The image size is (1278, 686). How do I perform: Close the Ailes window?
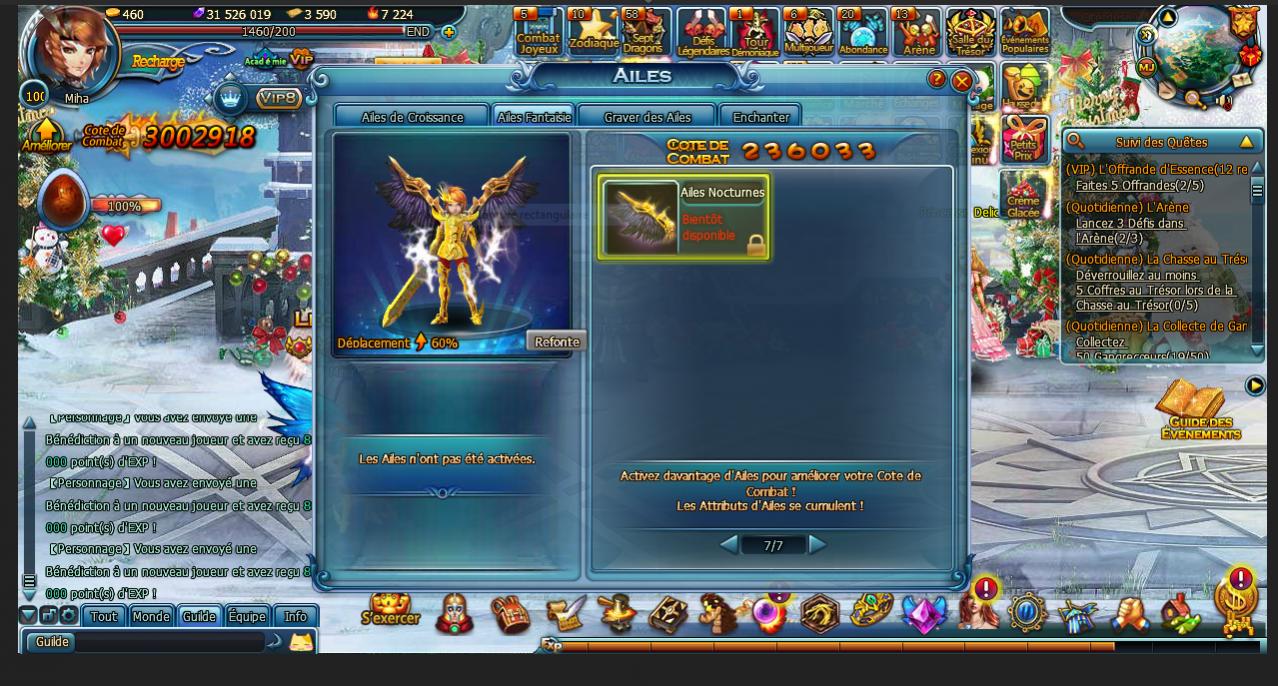961,81
